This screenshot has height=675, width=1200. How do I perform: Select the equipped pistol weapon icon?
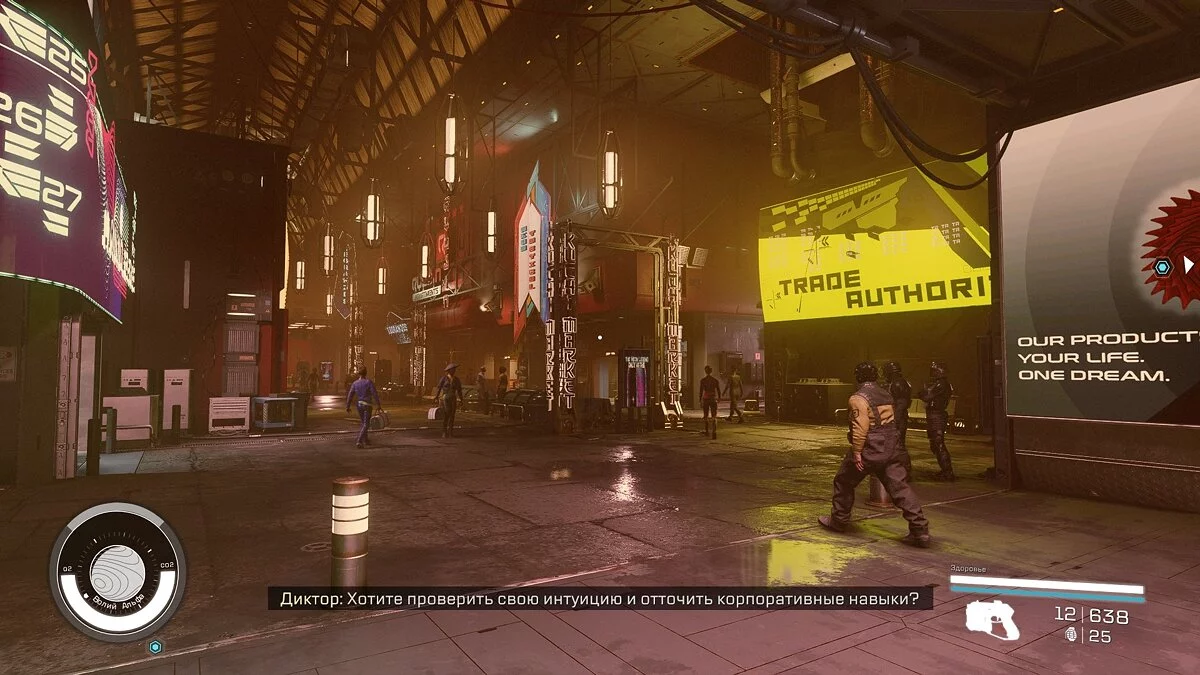click(x=992, y=620)
